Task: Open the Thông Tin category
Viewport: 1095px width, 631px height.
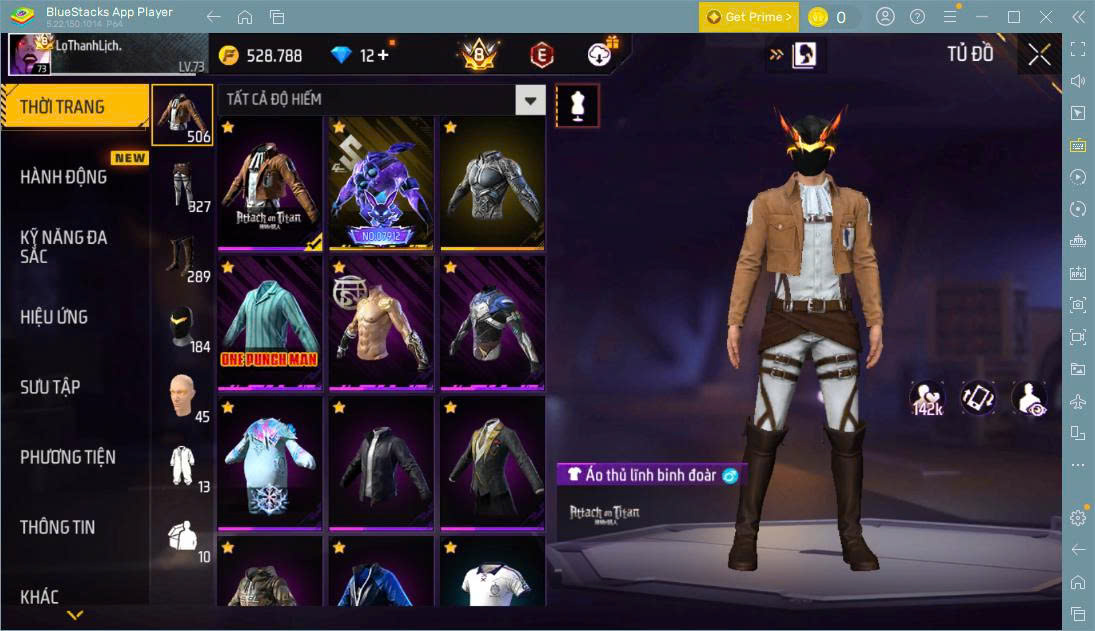Action: coord(58,527)
